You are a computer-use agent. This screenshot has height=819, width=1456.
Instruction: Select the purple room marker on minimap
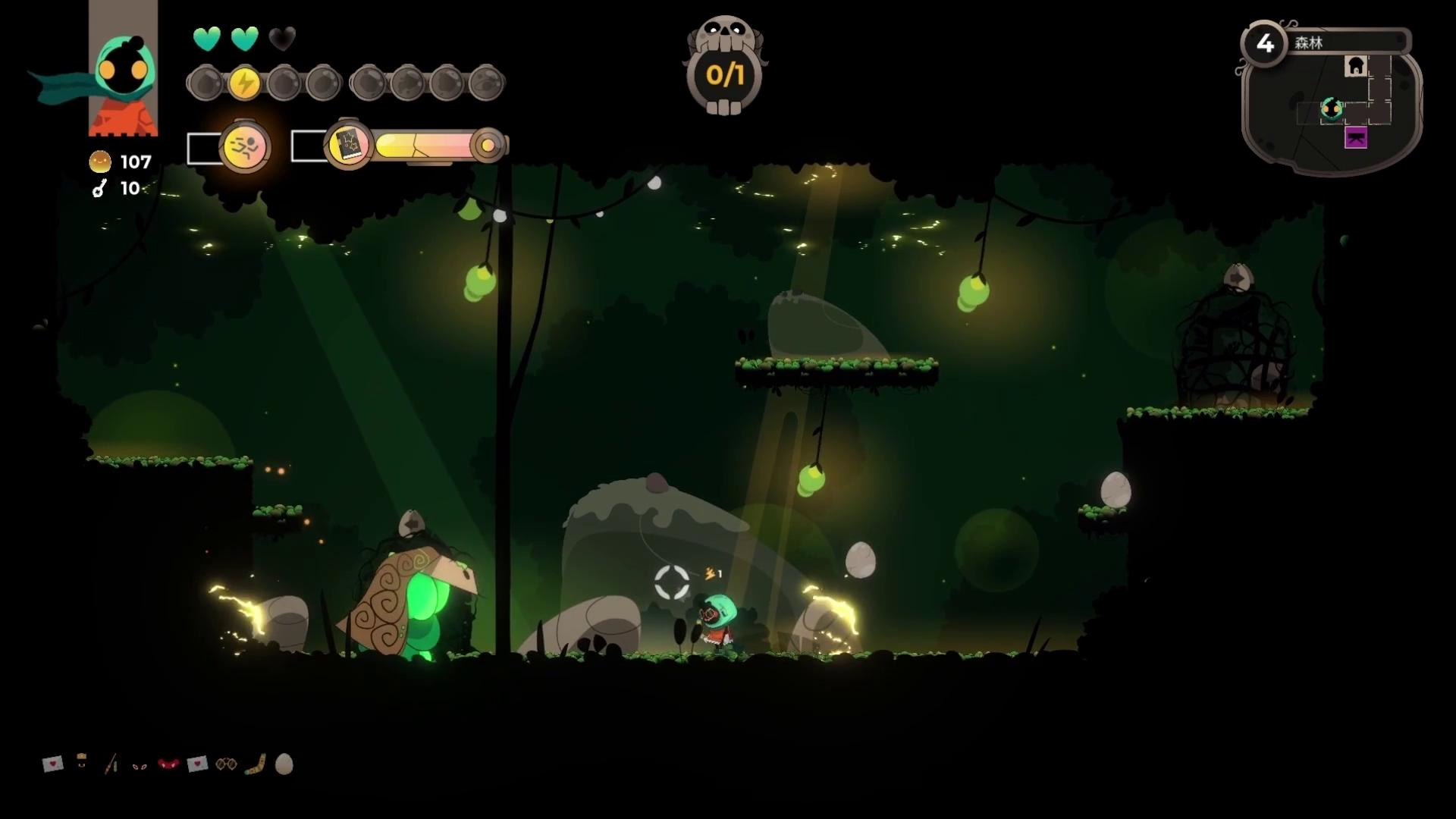[1356, 138]
